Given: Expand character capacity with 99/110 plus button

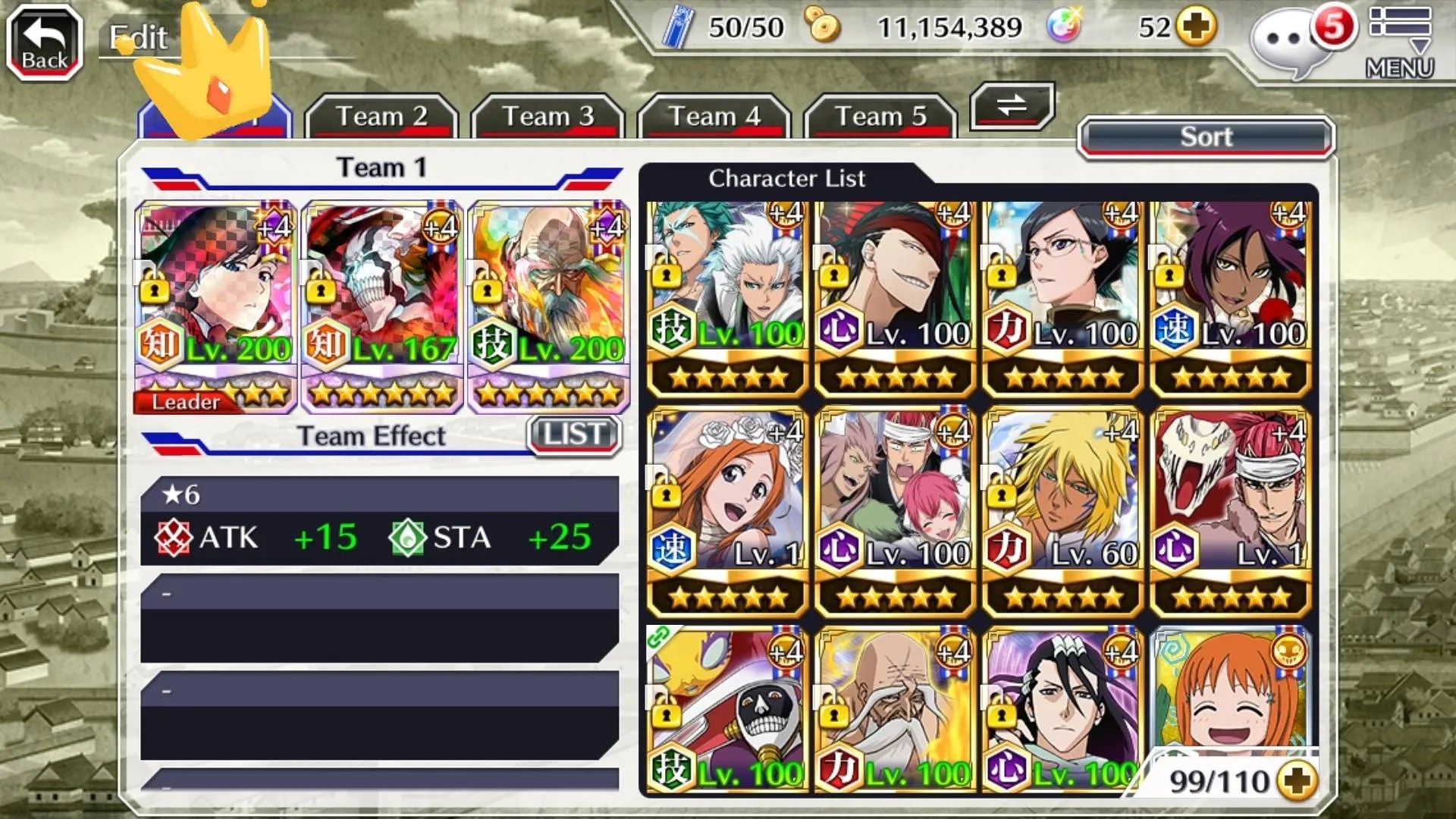Looking at the screenshot, I should (x=1298, y=781).
